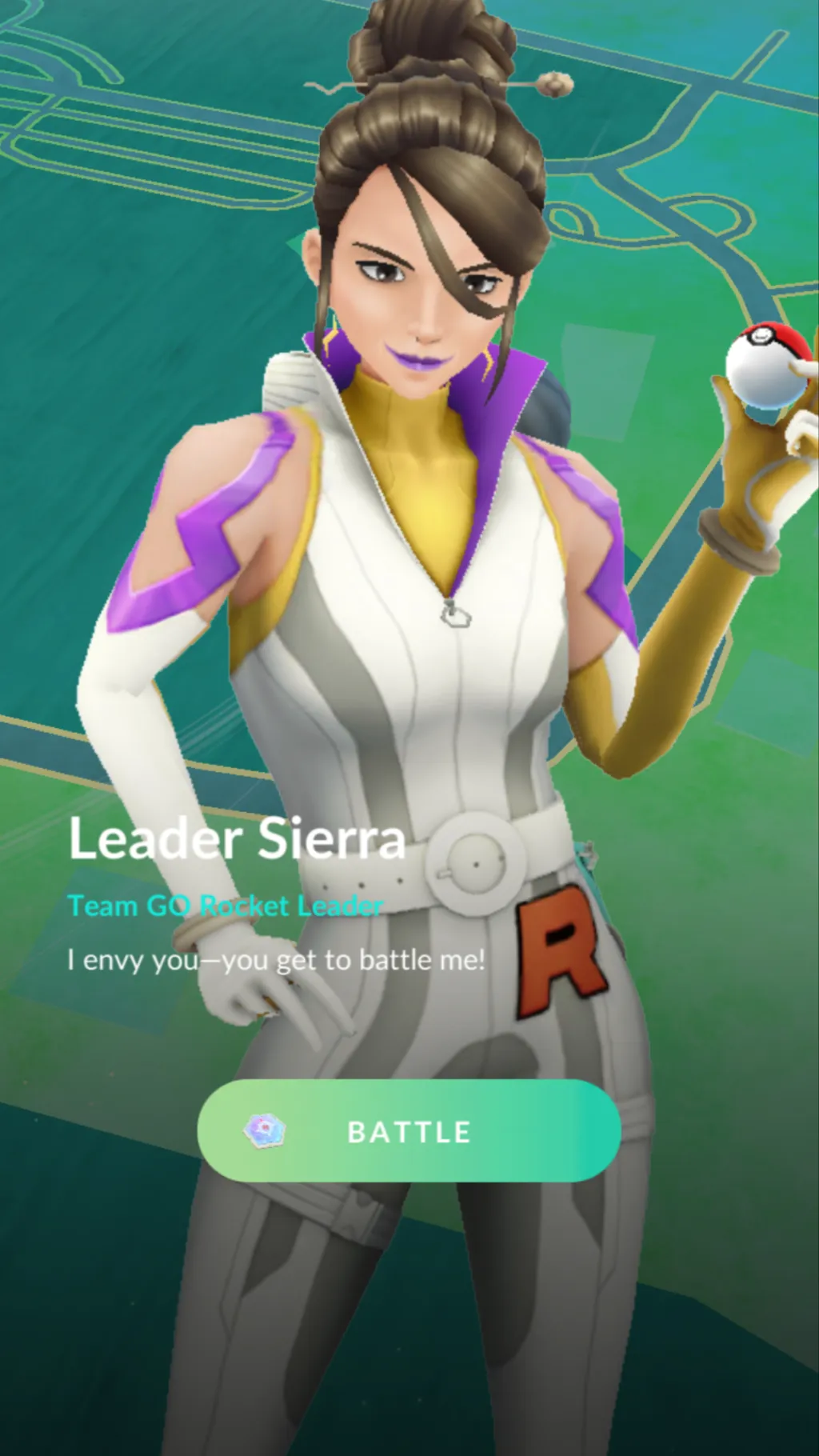The image size is (819, 1456).
Task: Start the battle with Leader Sierra
Action: 409,1130
